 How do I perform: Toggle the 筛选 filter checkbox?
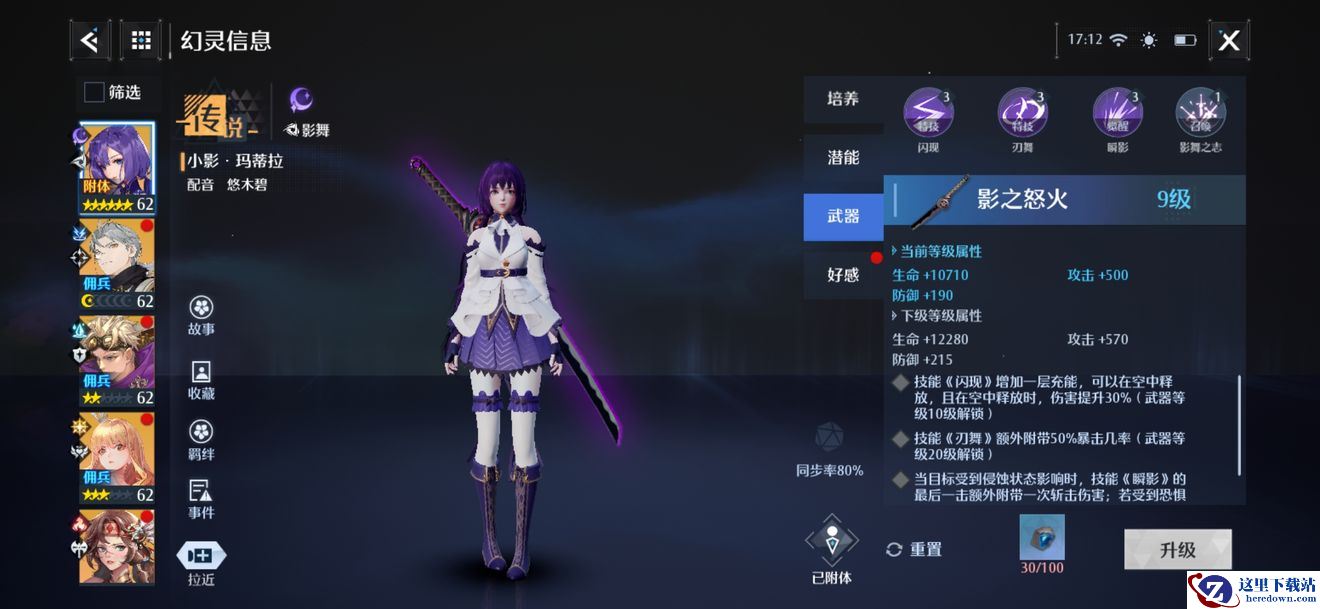(x=95, y=93)
